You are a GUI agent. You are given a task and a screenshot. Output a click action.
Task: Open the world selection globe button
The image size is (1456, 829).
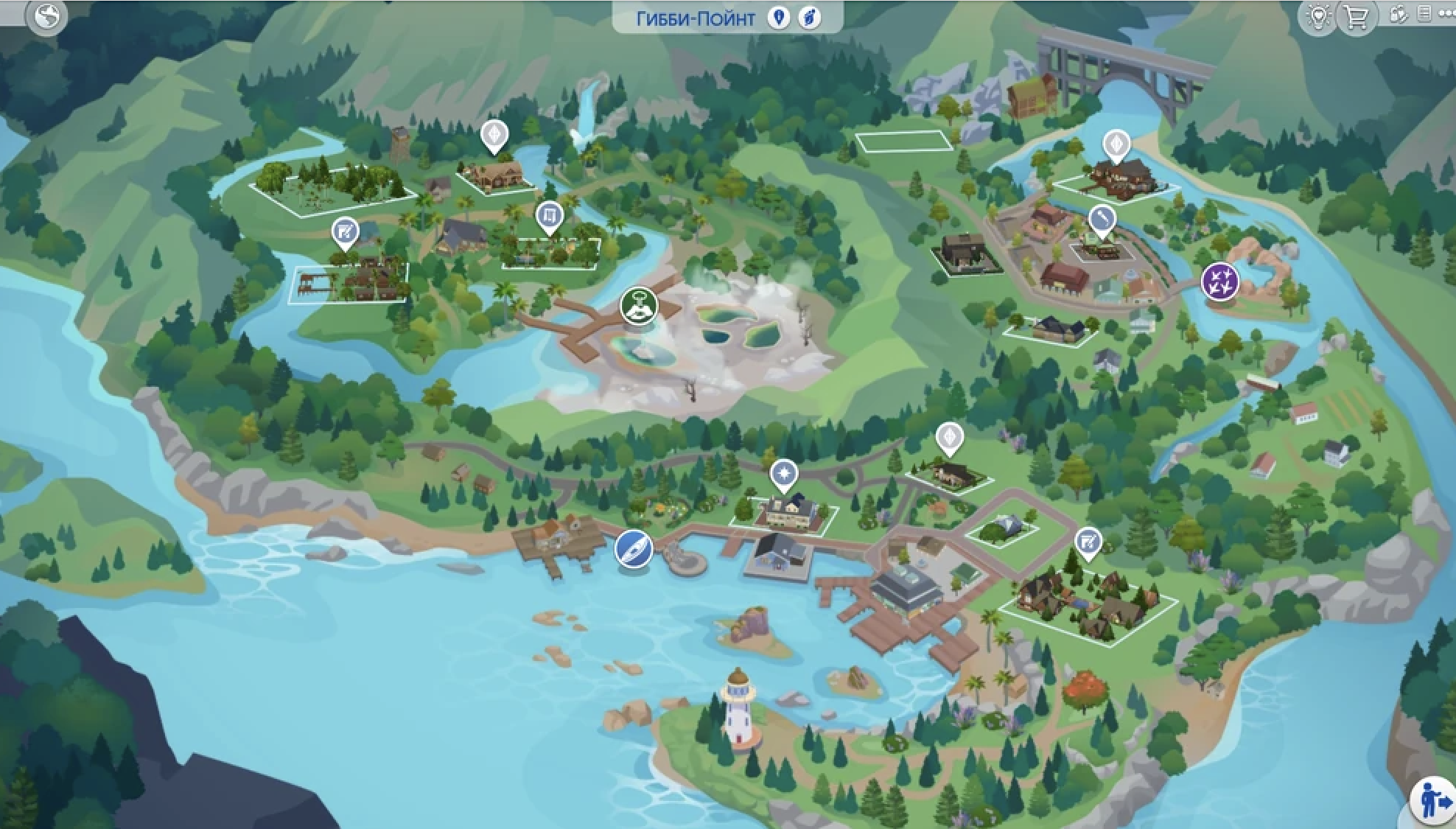46,16
